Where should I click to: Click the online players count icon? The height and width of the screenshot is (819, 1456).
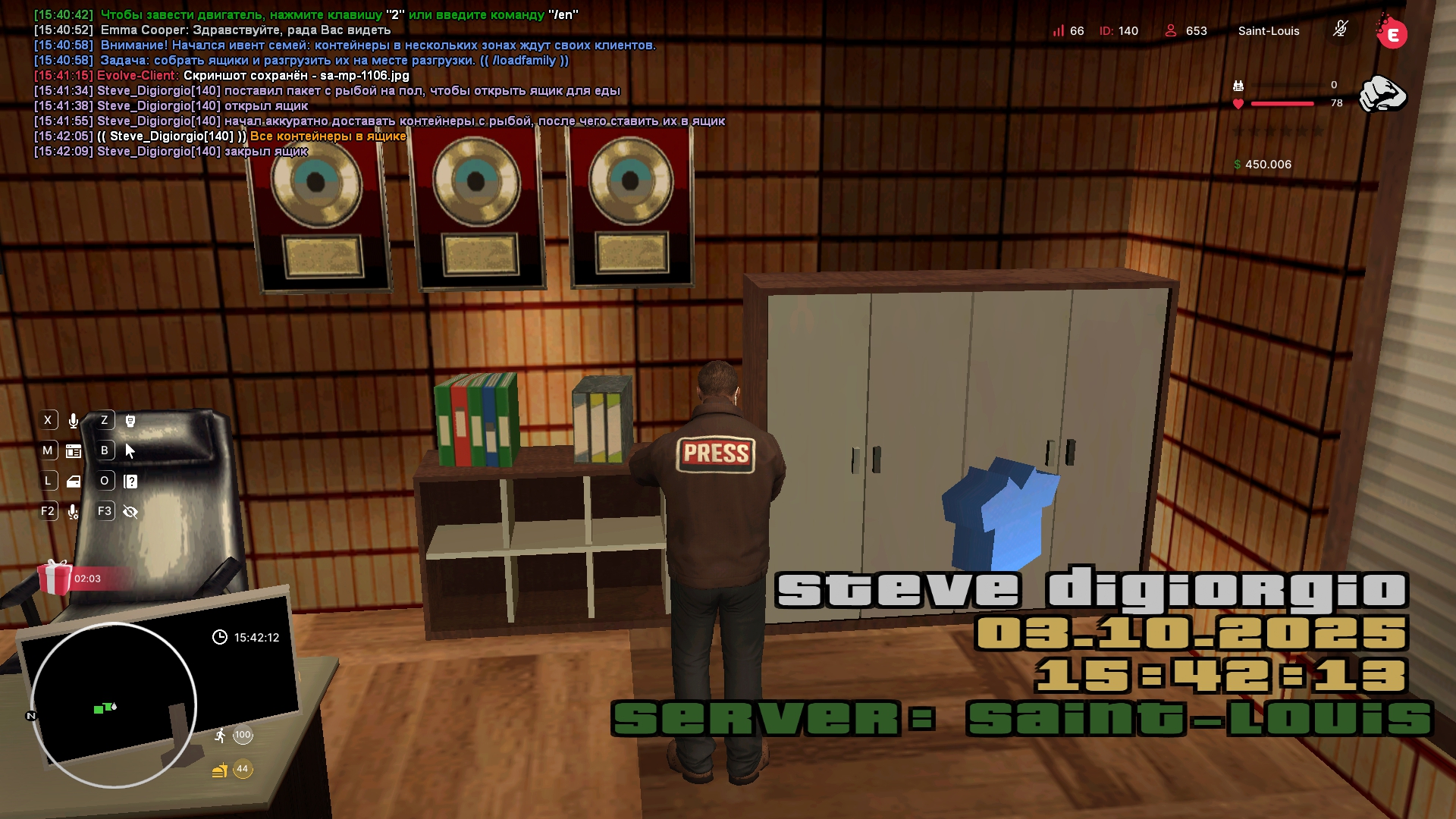coord(1171,30)
